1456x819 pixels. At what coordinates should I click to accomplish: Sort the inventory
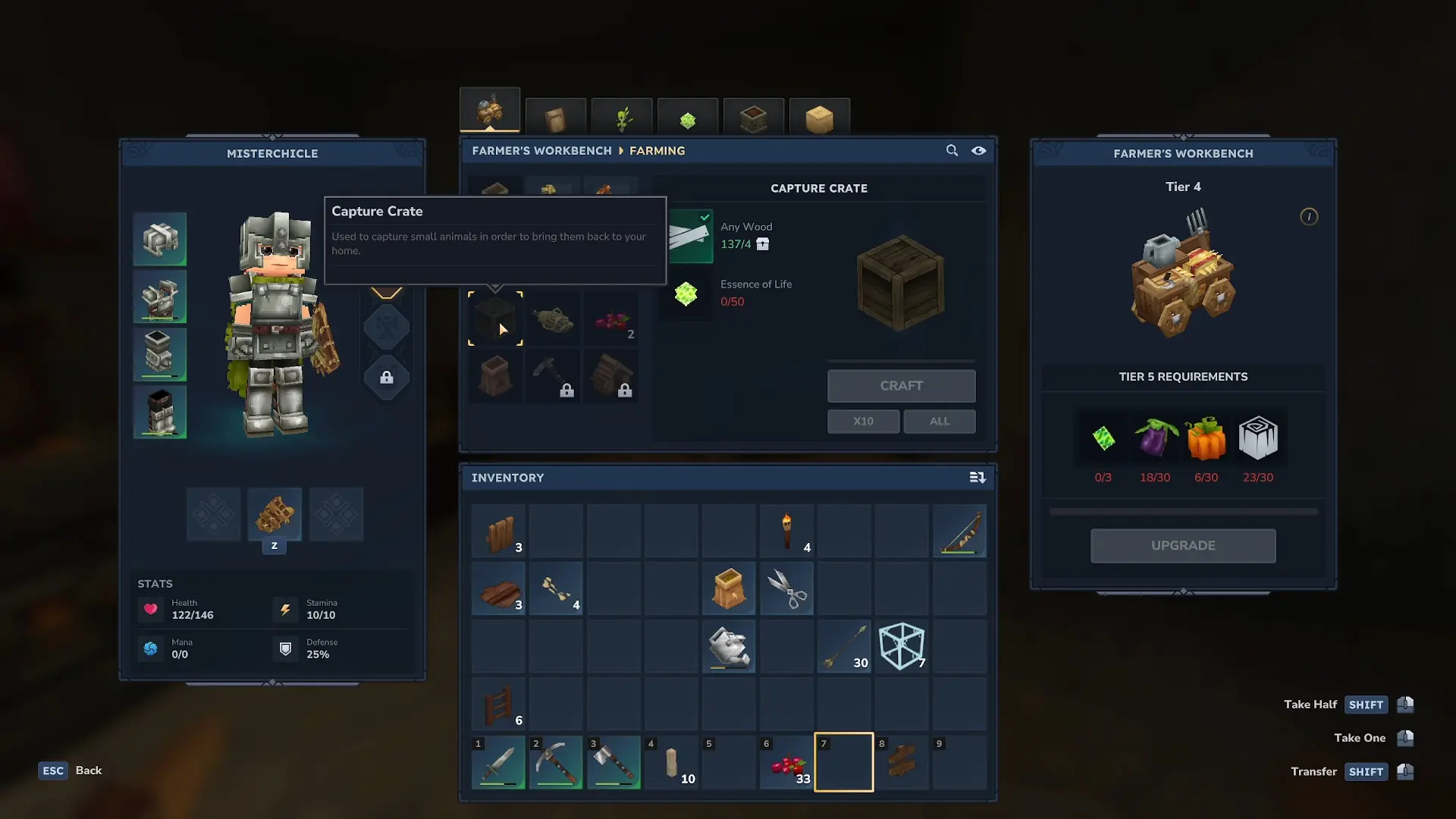pos(977,477)
